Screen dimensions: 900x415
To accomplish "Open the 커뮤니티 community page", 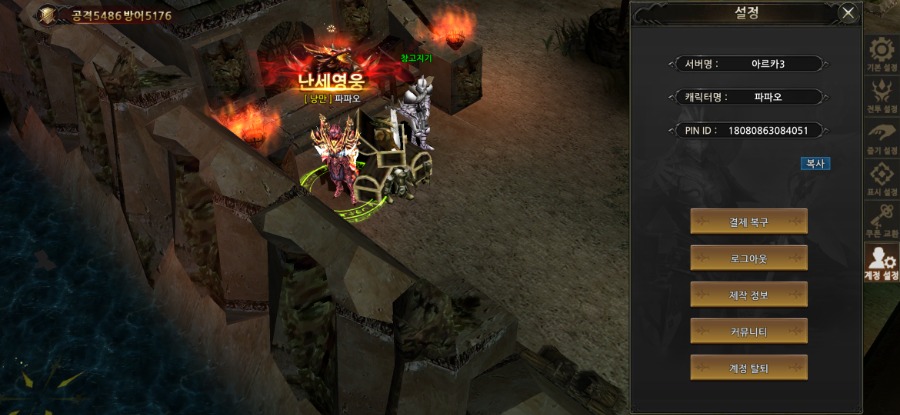I will pos(748,331).
